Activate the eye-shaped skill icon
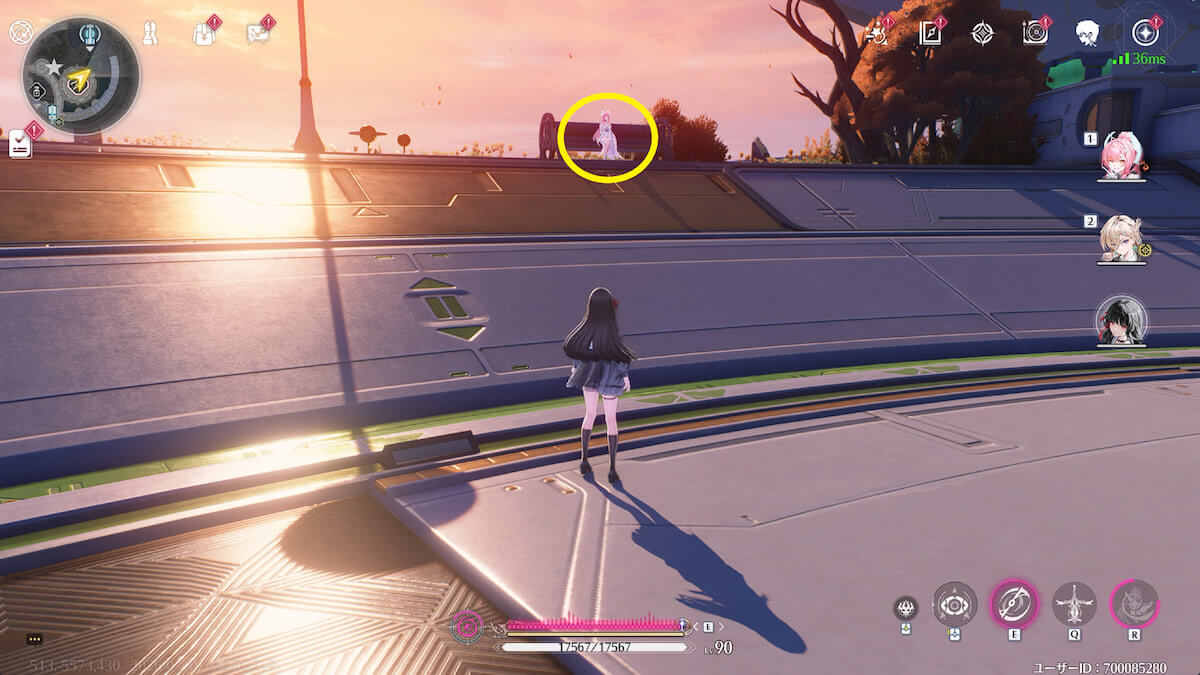 (x=955, y=605)
